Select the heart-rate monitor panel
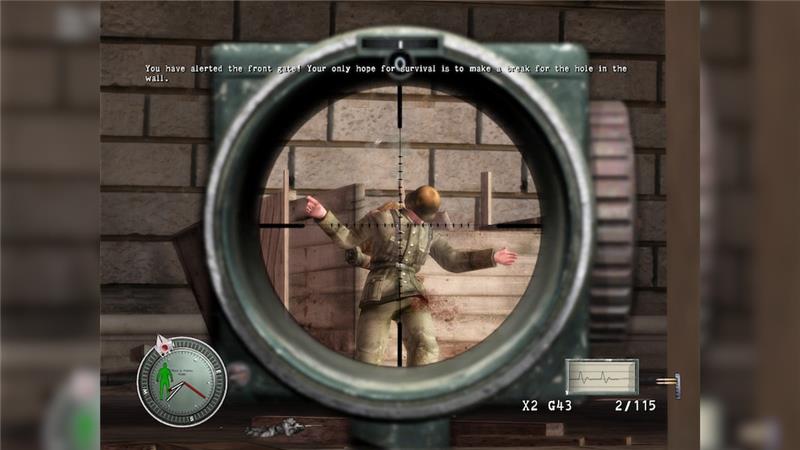The width and height of the screenshot is (800, 450). click(601, 377)
